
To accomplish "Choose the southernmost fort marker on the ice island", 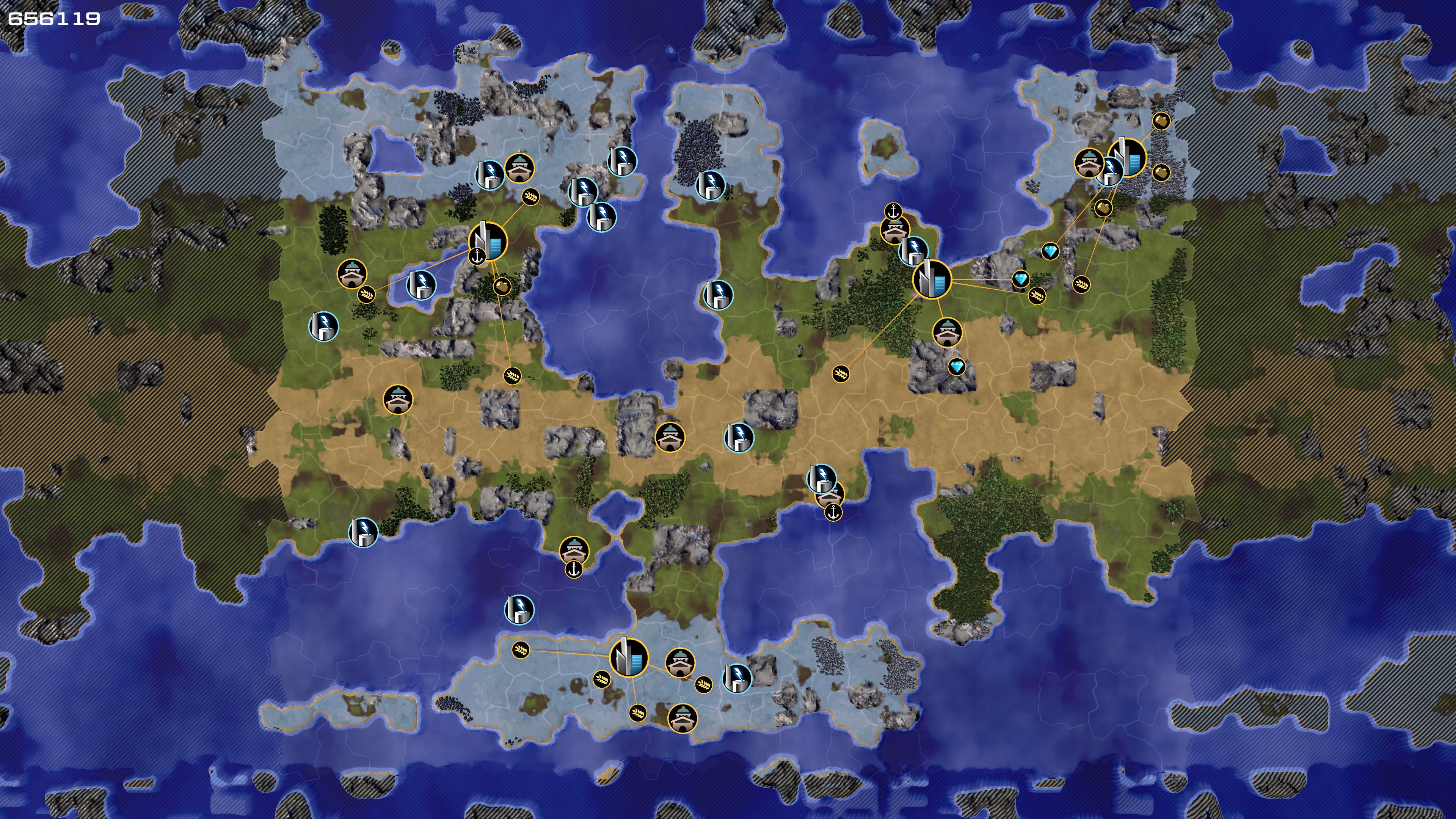I will click(682, 719).
